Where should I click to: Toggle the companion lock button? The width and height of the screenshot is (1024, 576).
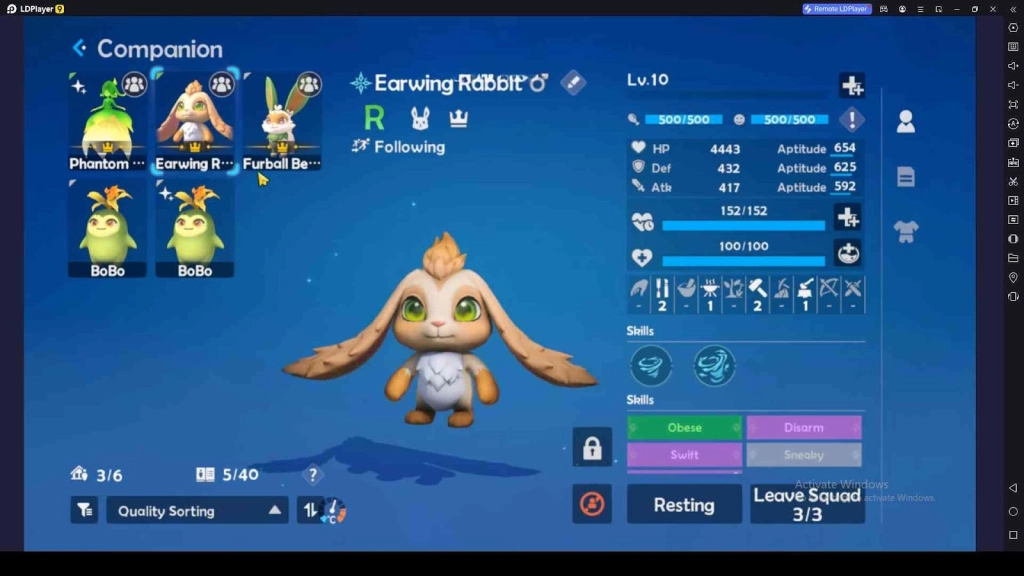tap(592, 447)
